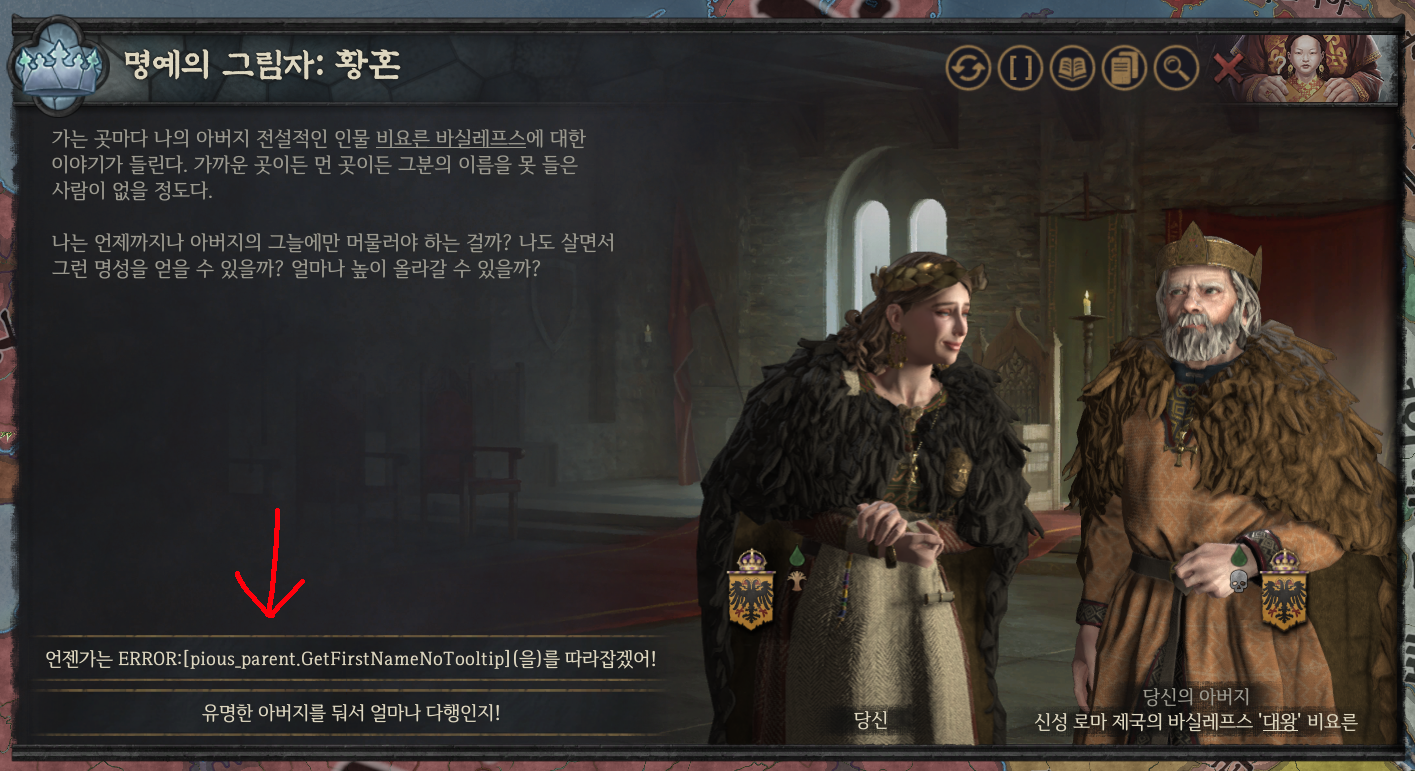Click the imperial eagle banner on your character

tap(751, 596)
